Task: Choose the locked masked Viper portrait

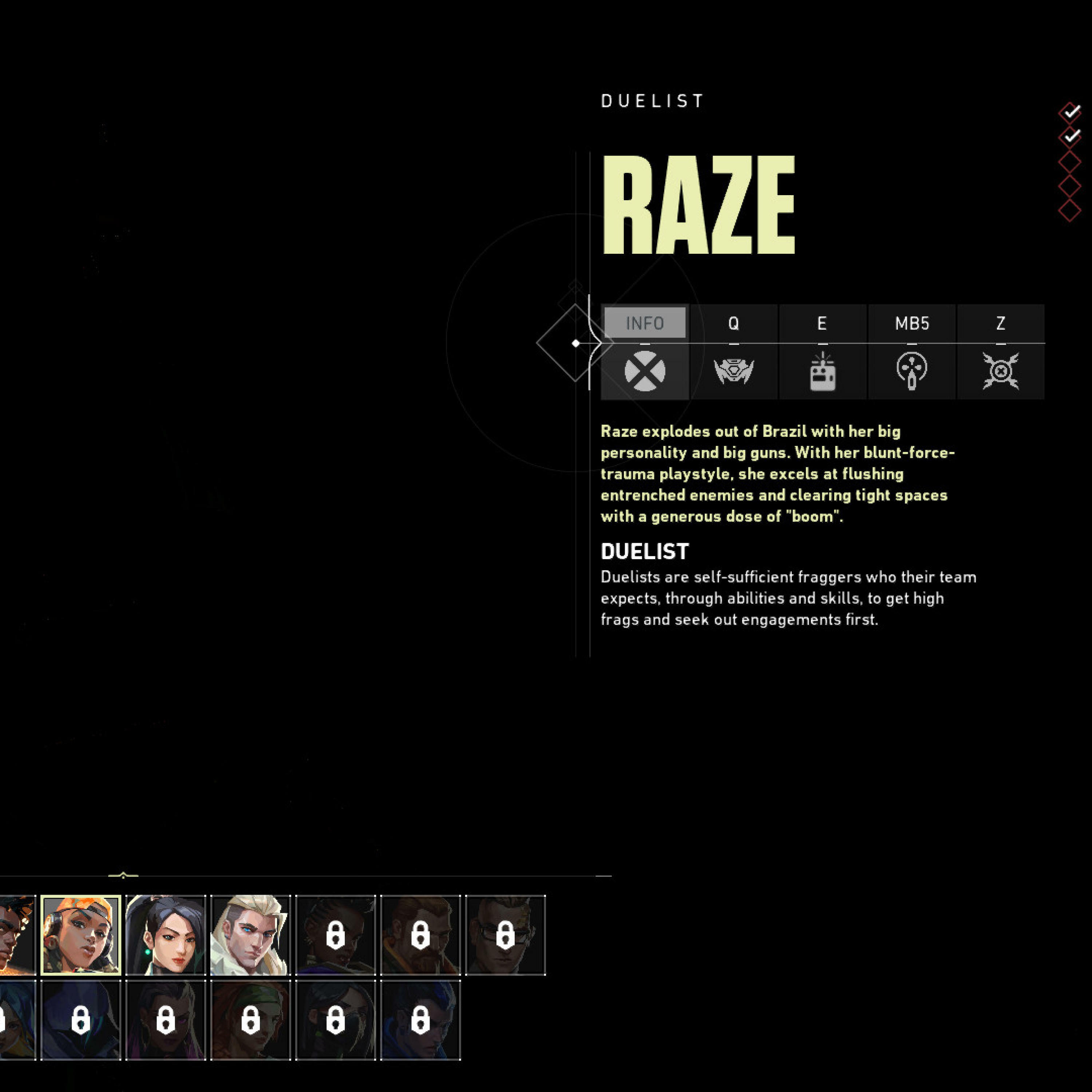Action: point(335,1020)
